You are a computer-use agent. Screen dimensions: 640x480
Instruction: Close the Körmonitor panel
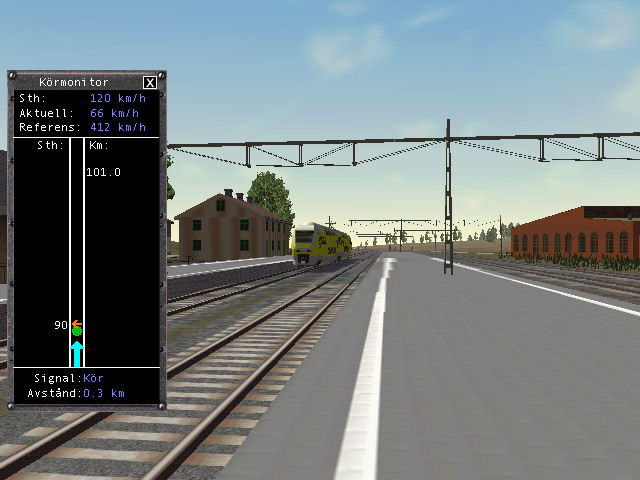(x=150, y=82)
